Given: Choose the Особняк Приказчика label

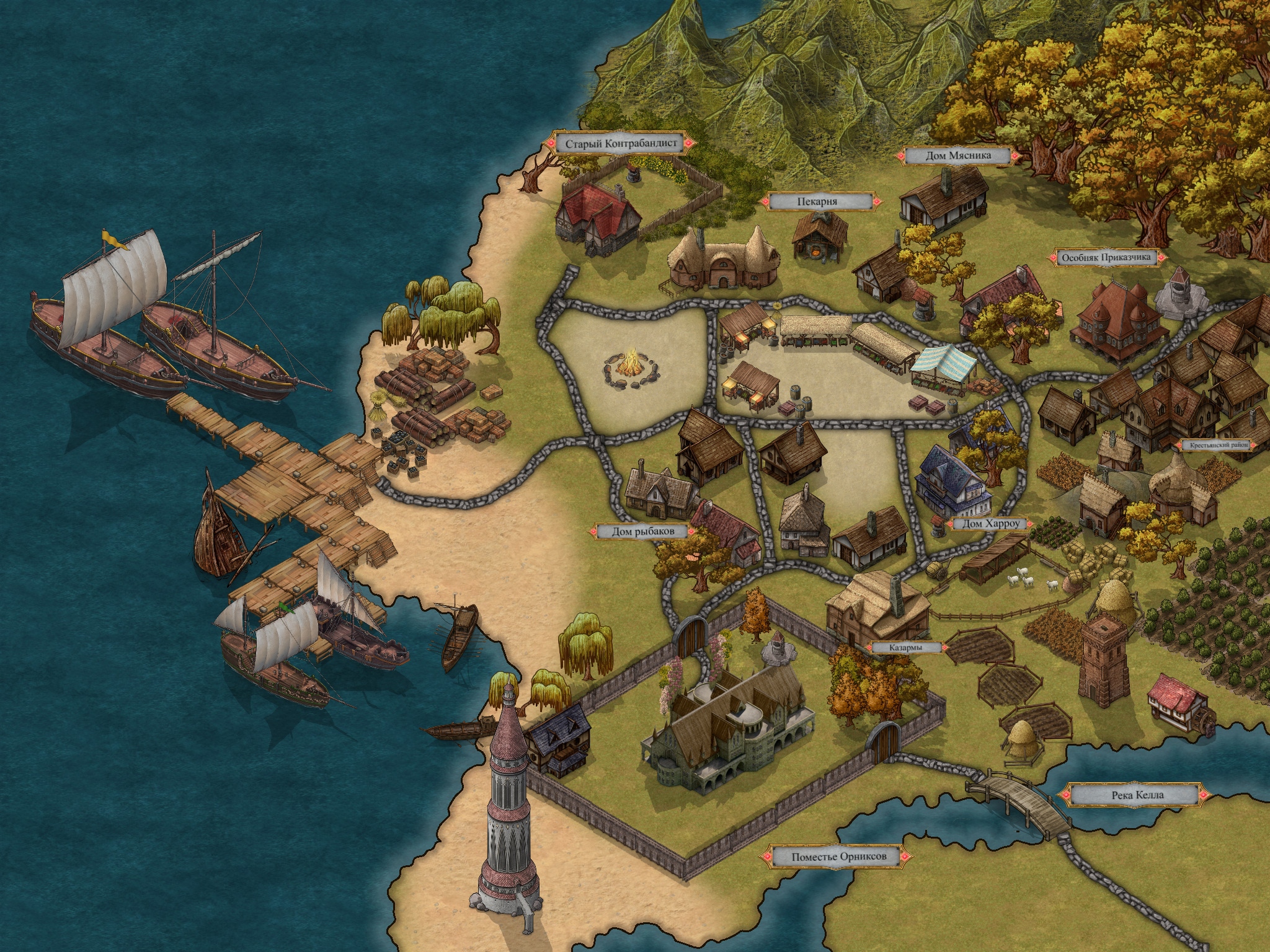Looking at the screenshot, I should coord(1106,258).
